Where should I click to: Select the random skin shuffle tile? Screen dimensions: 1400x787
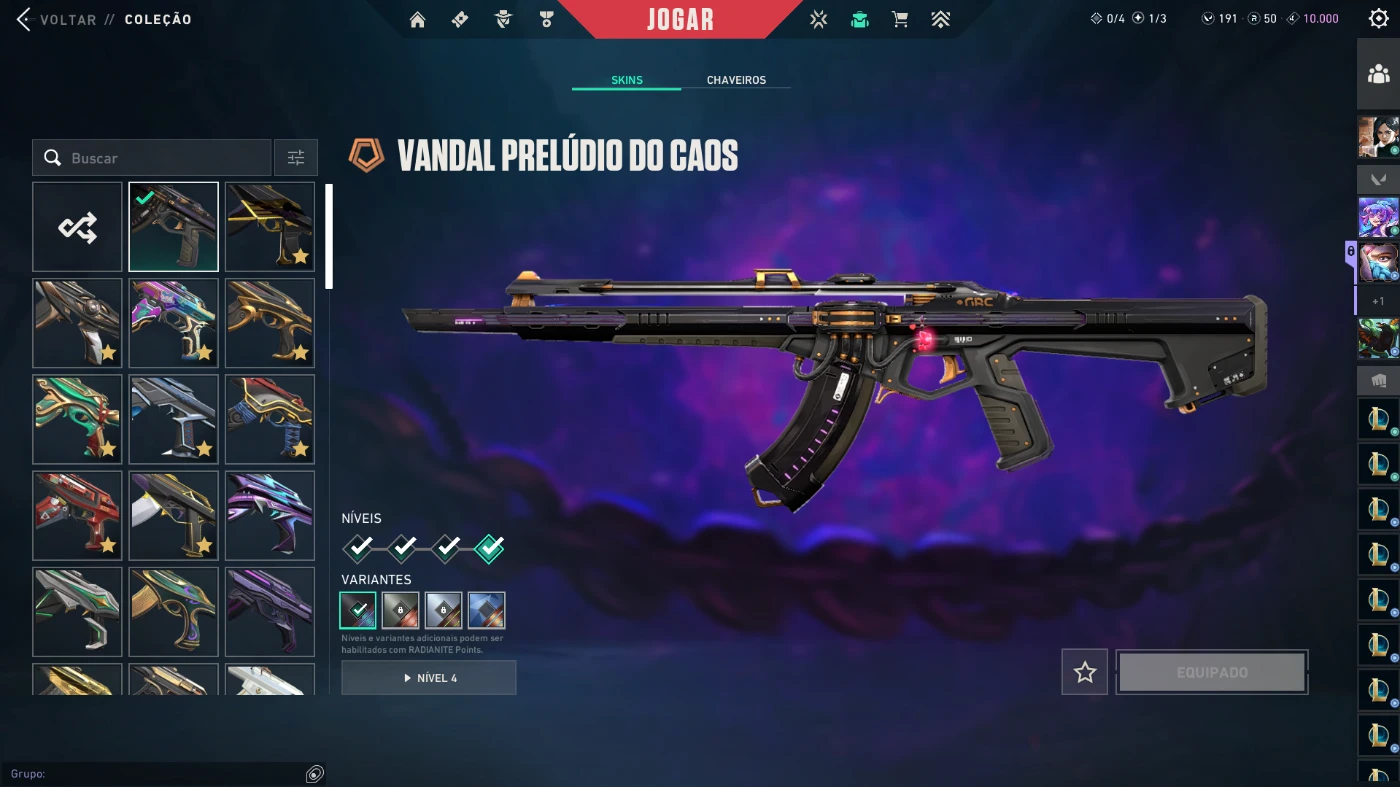(x=77, y=227)
